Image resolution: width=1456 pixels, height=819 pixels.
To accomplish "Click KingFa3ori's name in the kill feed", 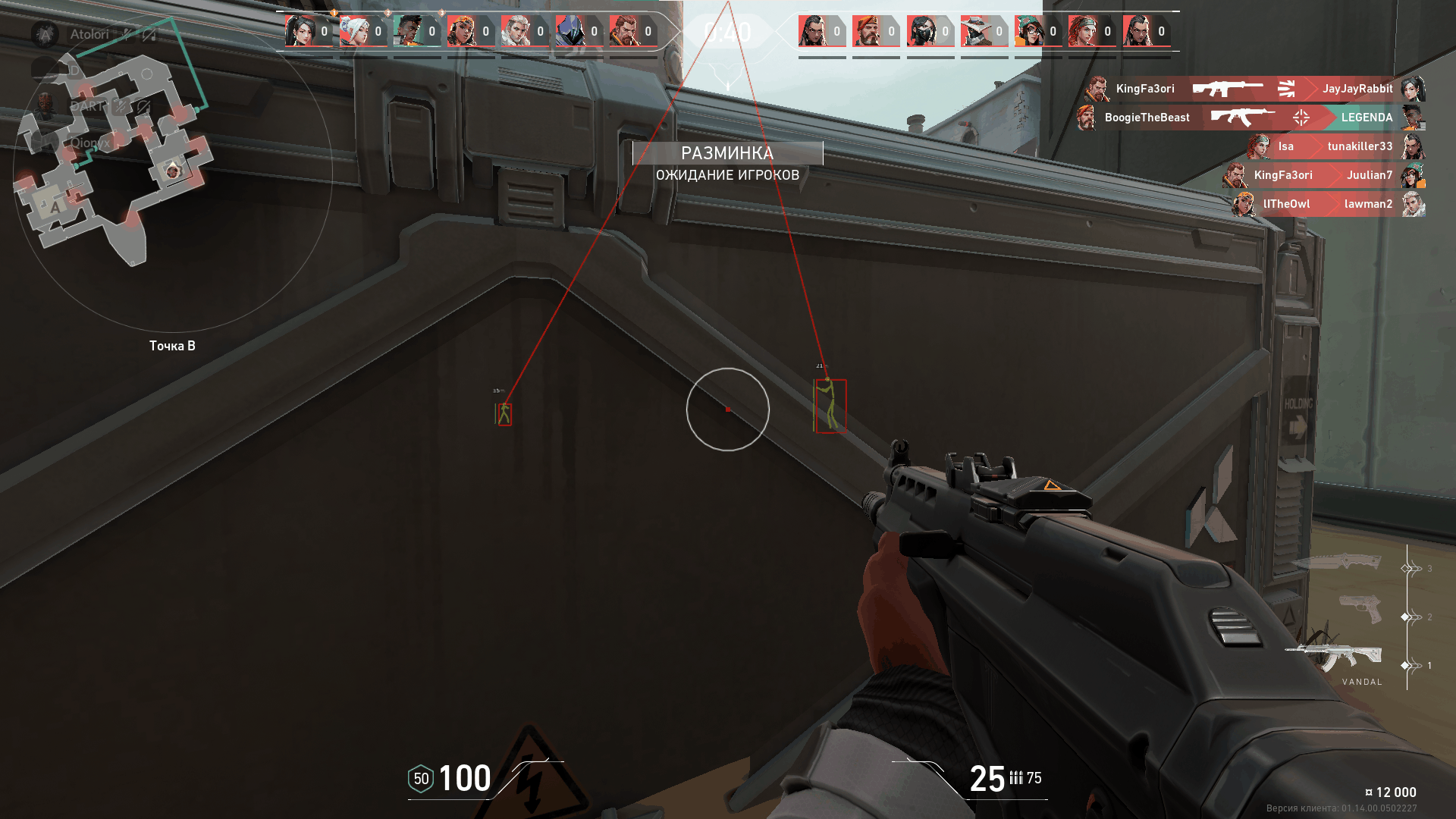I will pyautogui.click(x=1145, y=89).
